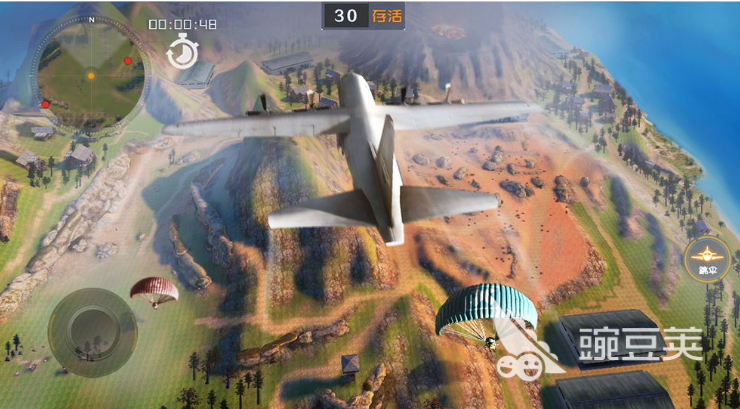Viewport: 740px width, 409px height.
Task: Tap the jump (跳伞) airplane button
Action: tap(708, 259)
